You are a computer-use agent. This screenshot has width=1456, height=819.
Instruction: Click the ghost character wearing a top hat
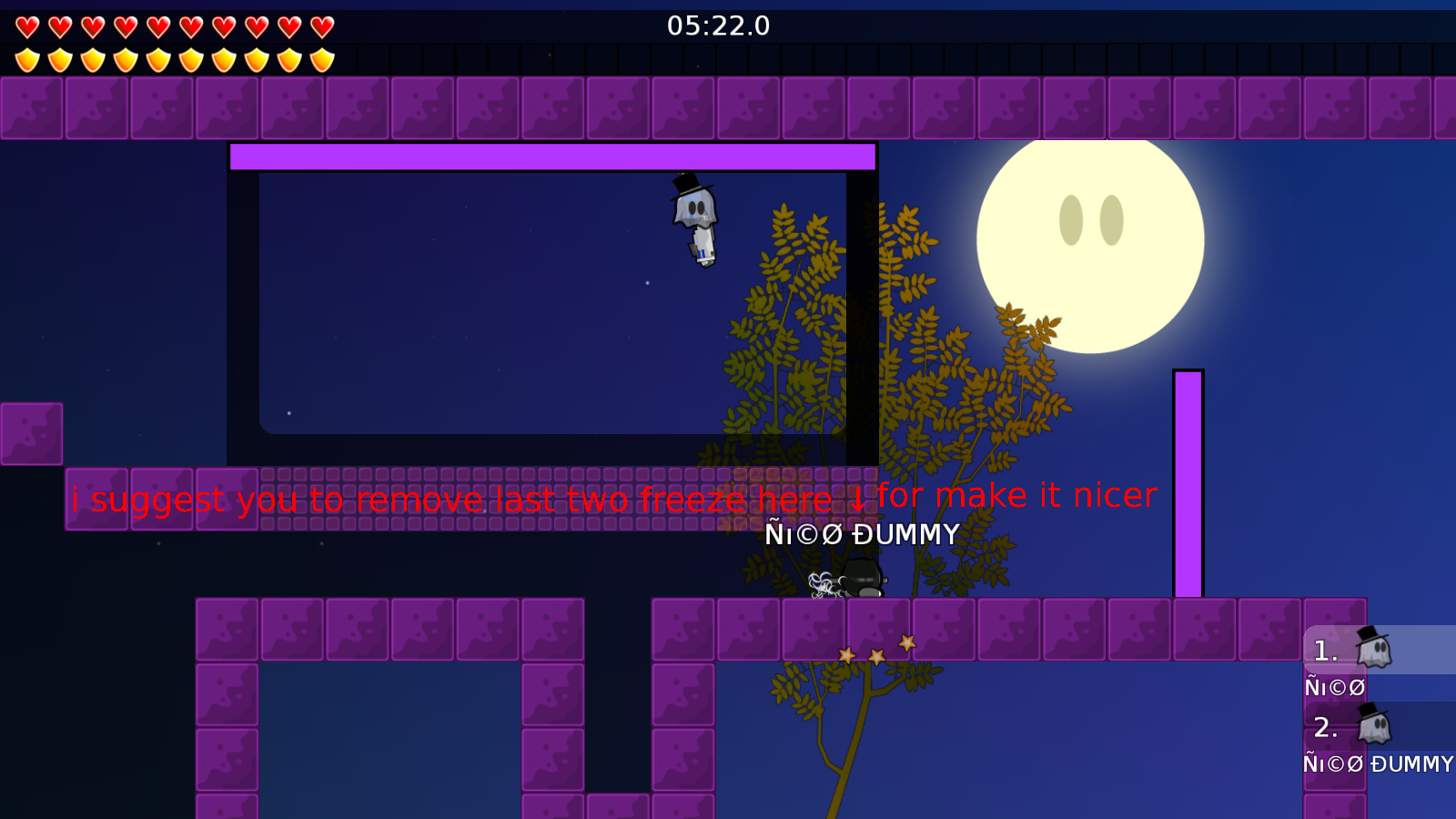696,218
